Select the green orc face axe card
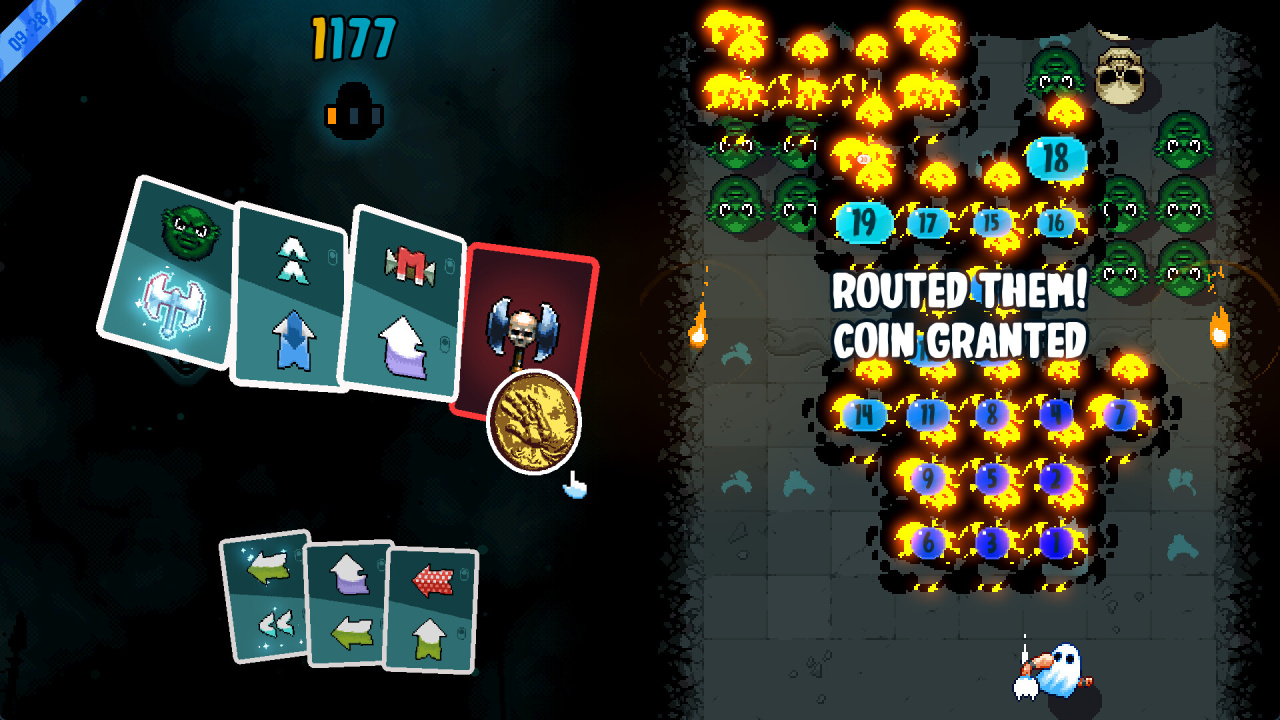1280x720 pixels. click(x=170, y=272)
